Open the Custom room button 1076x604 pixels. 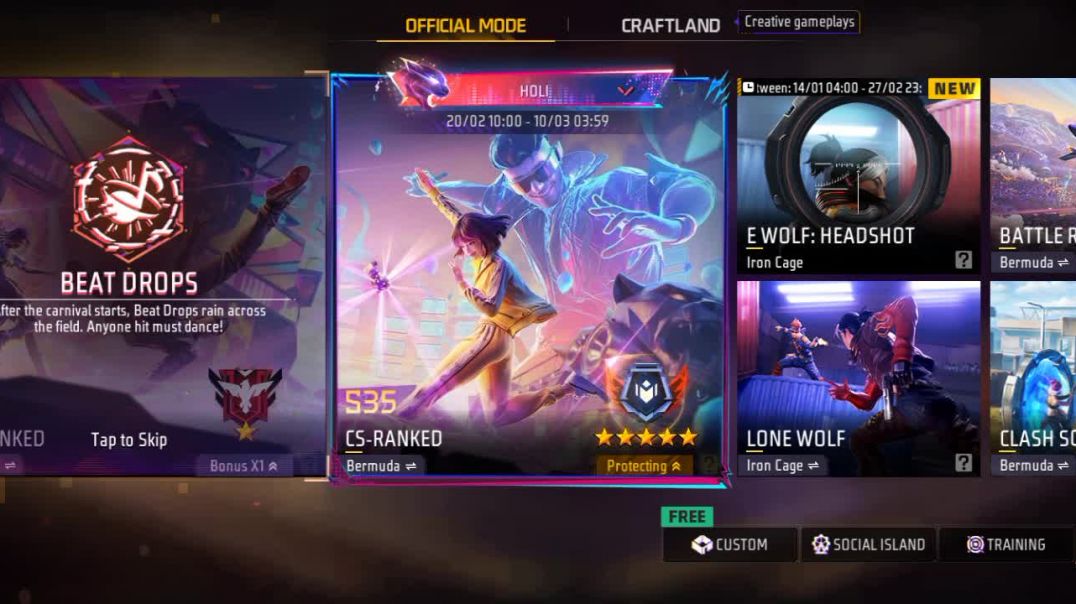[730, 545]
